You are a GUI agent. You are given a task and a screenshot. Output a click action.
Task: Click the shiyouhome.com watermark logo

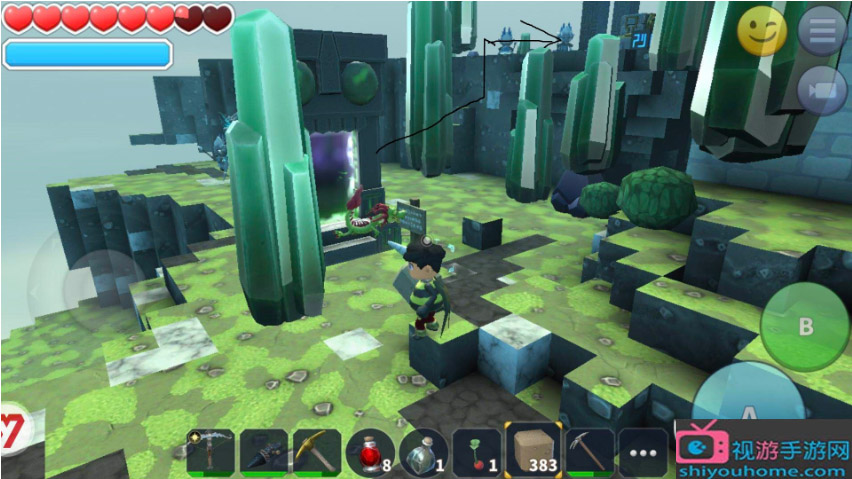(x=764, y=456)
